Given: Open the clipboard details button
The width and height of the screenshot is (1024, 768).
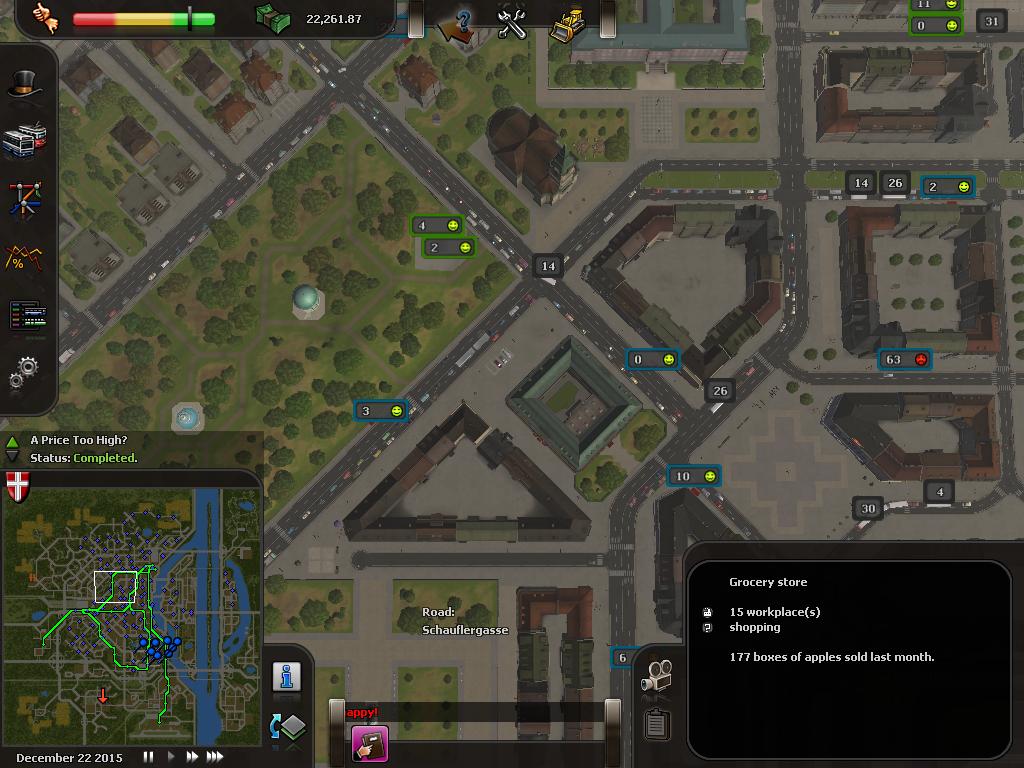Looking at the screenshot, I should (656, 723).
